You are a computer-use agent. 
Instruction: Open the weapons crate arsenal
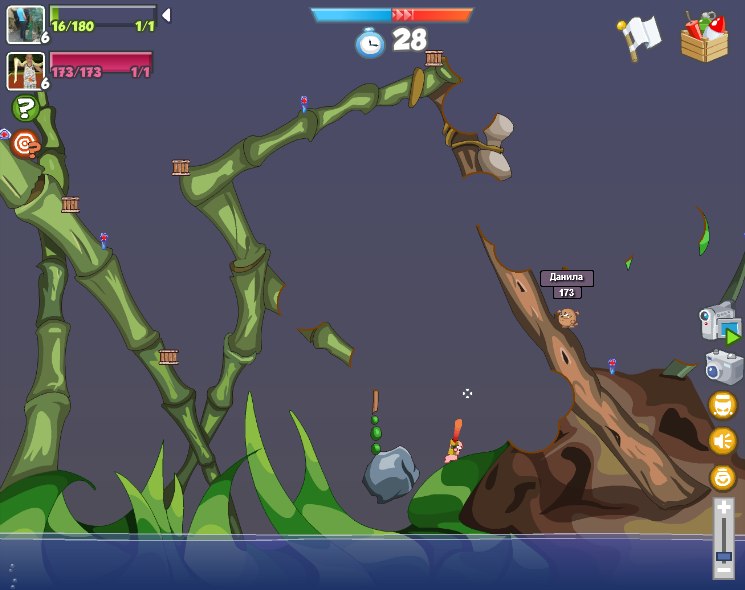[704, 37]
